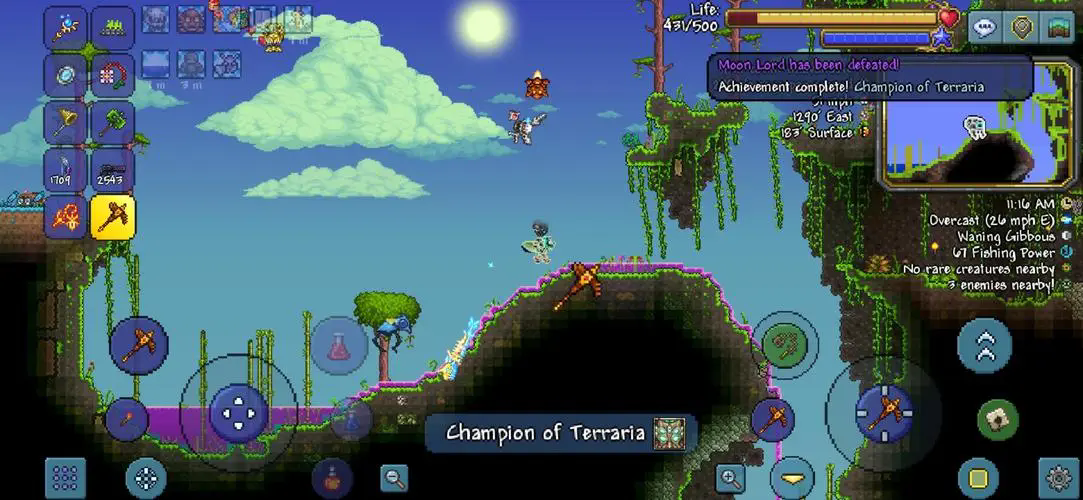Choose the green hammer hotbar slot
Screen dimensions: 1083x500
113,123
